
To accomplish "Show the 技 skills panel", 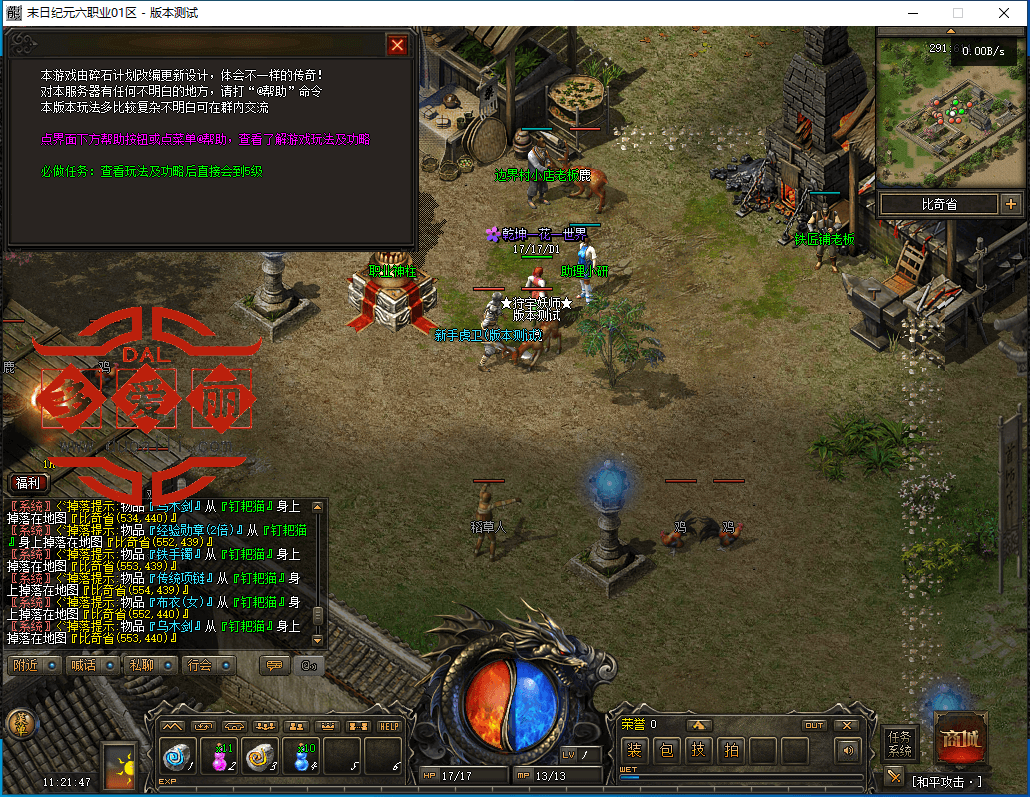I will point(699,750).
